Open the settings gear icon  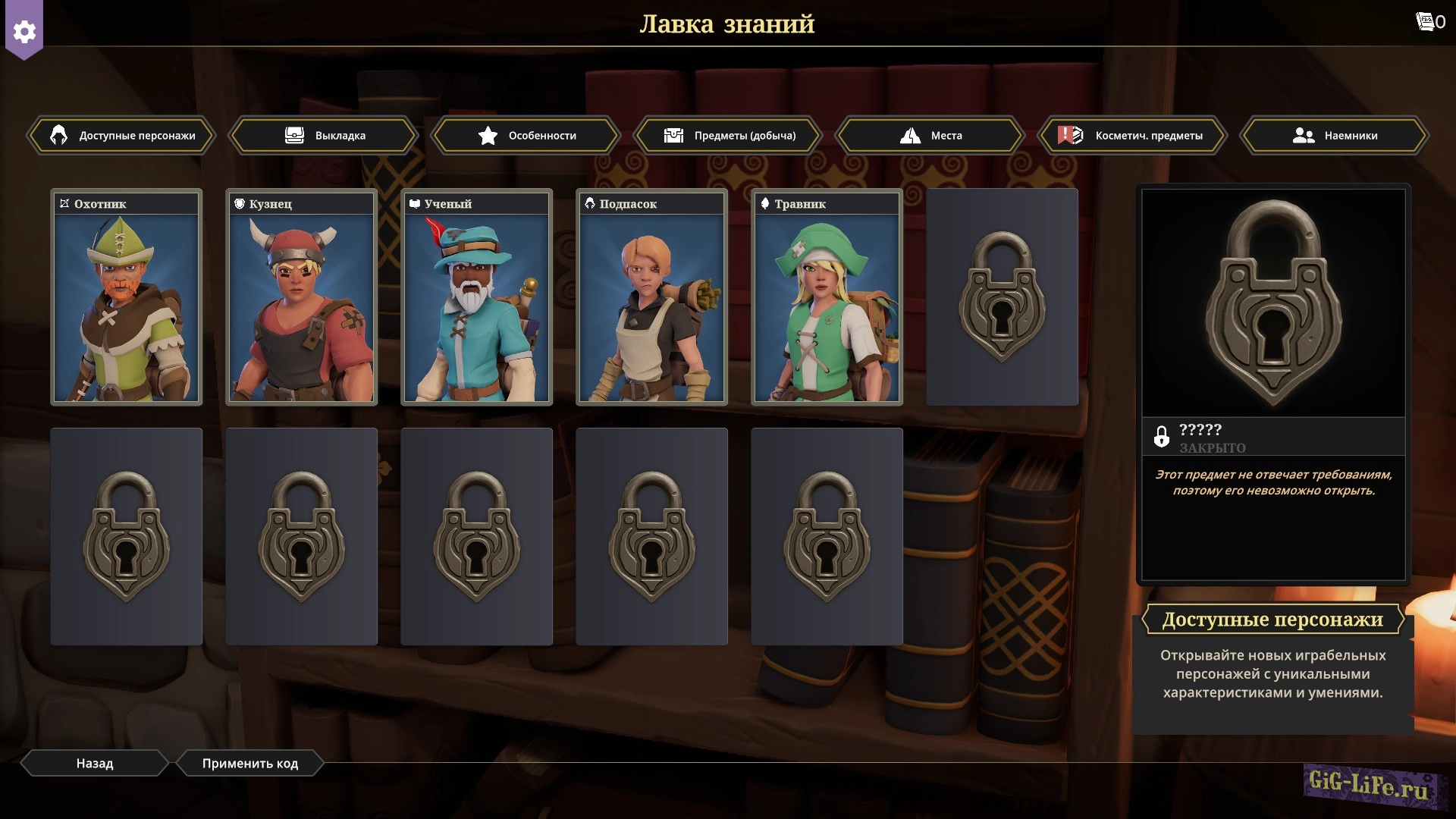(24, 31)
